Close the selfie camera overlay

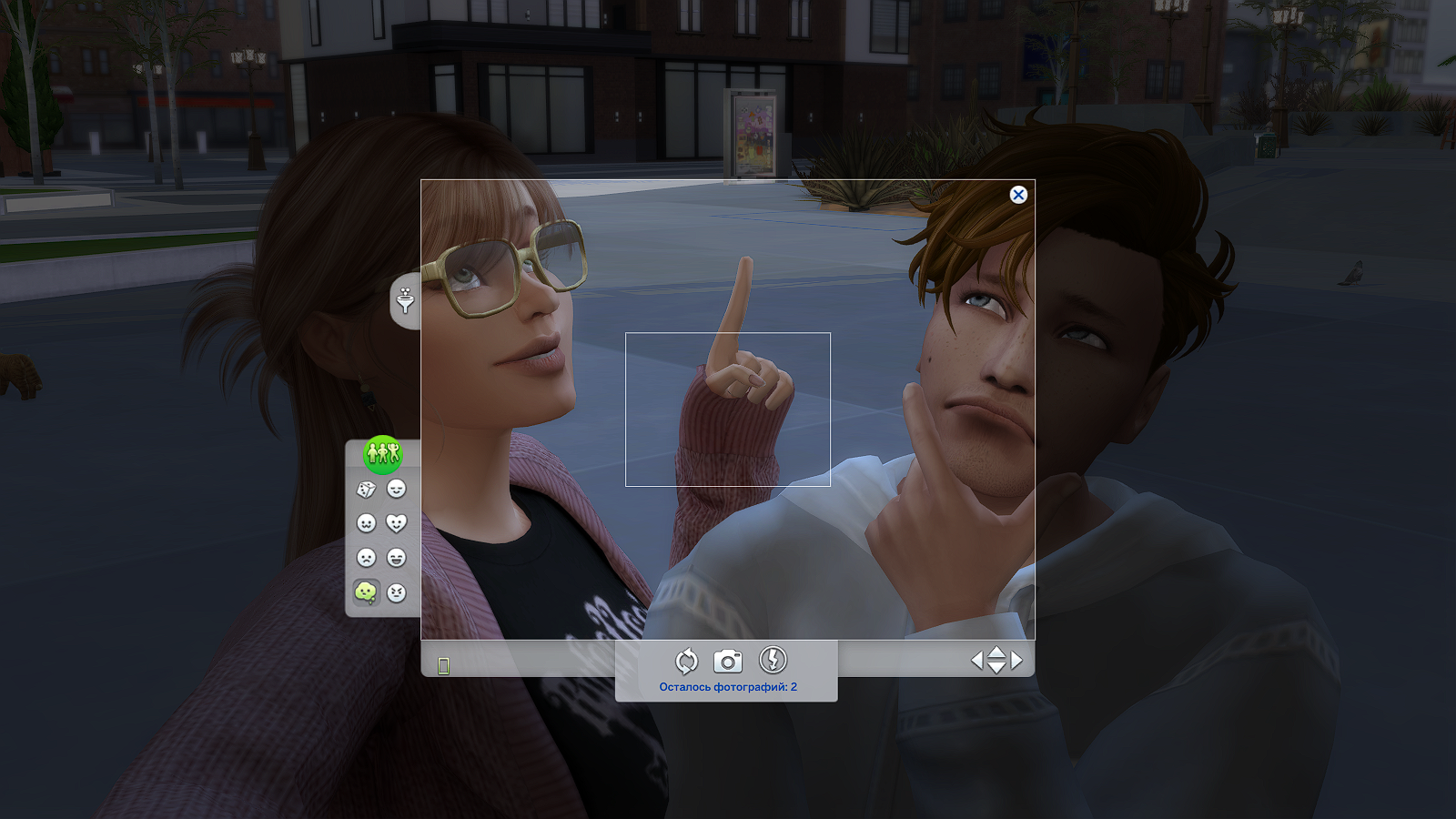coord(1018,195)
